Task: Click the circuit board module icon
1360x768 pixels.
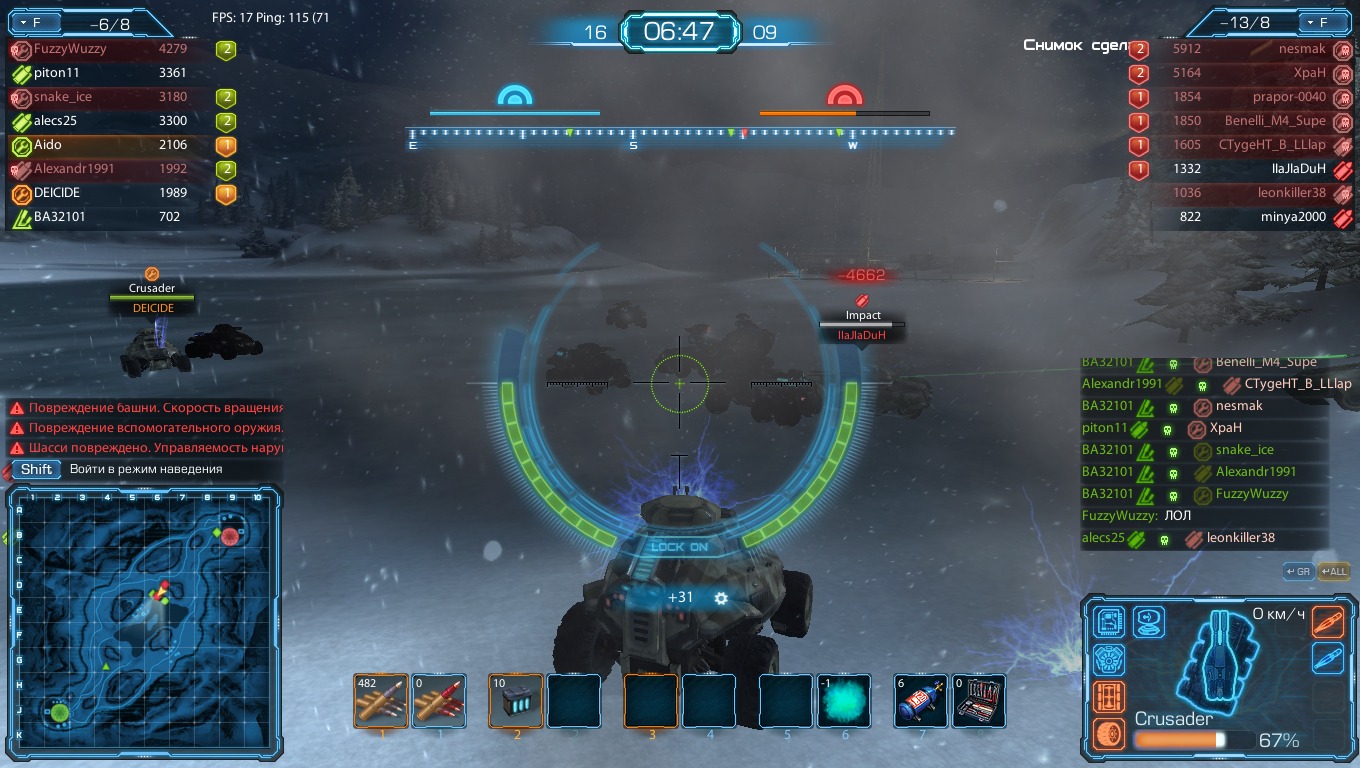Action: 1108,622
